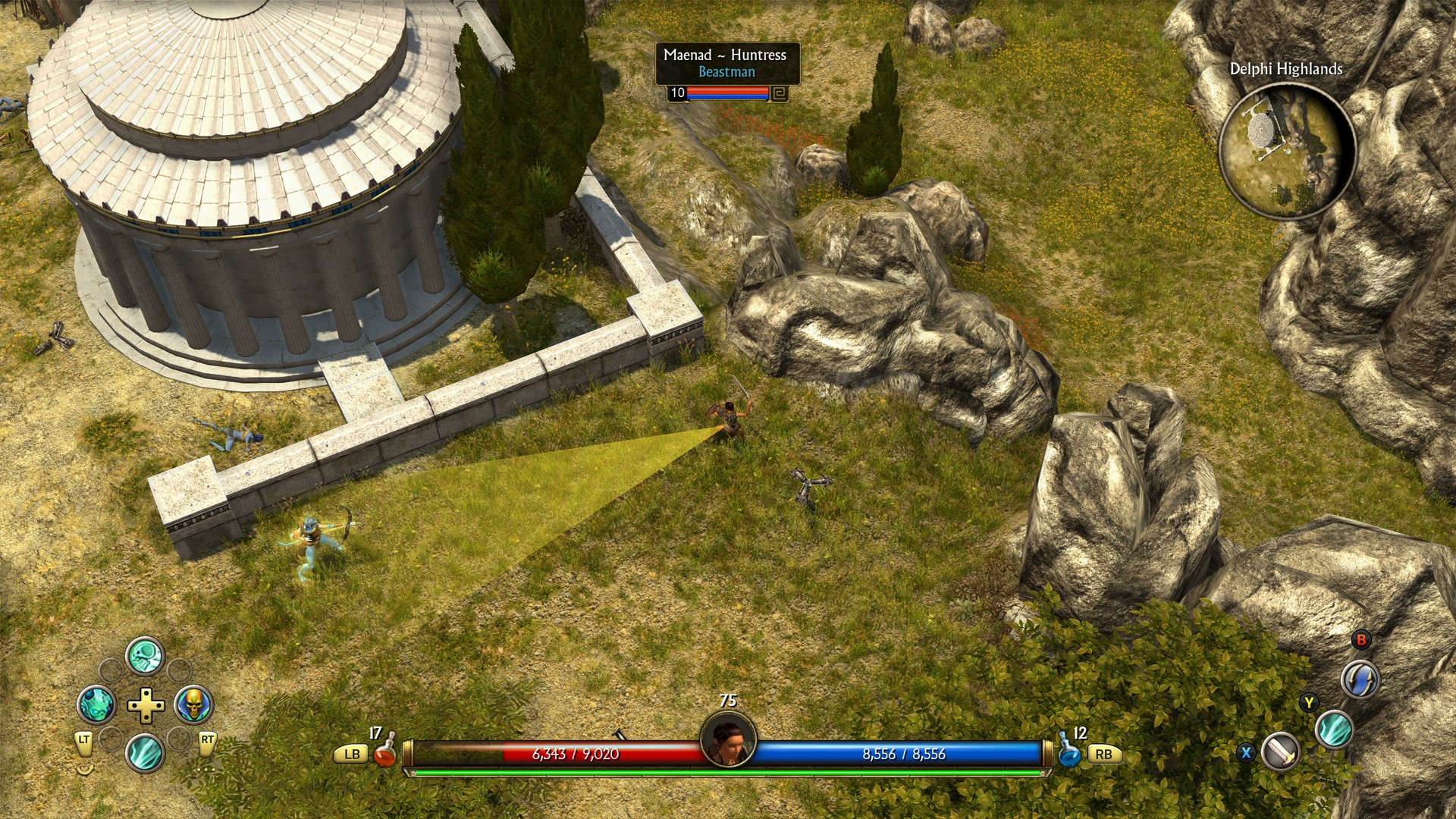Select the teal streaks skill in the d-pad wheel

145,753
